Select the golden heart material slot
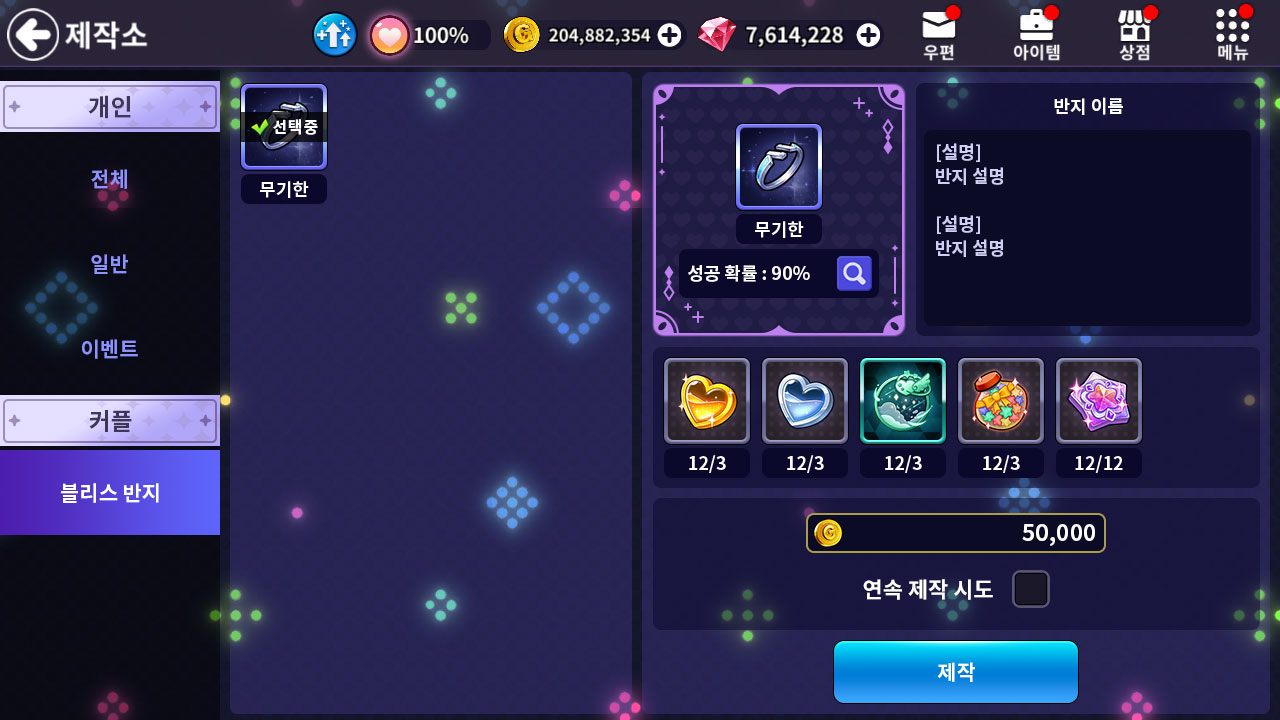Viewport: 1280px width, 720px height. tap(707, 400)
